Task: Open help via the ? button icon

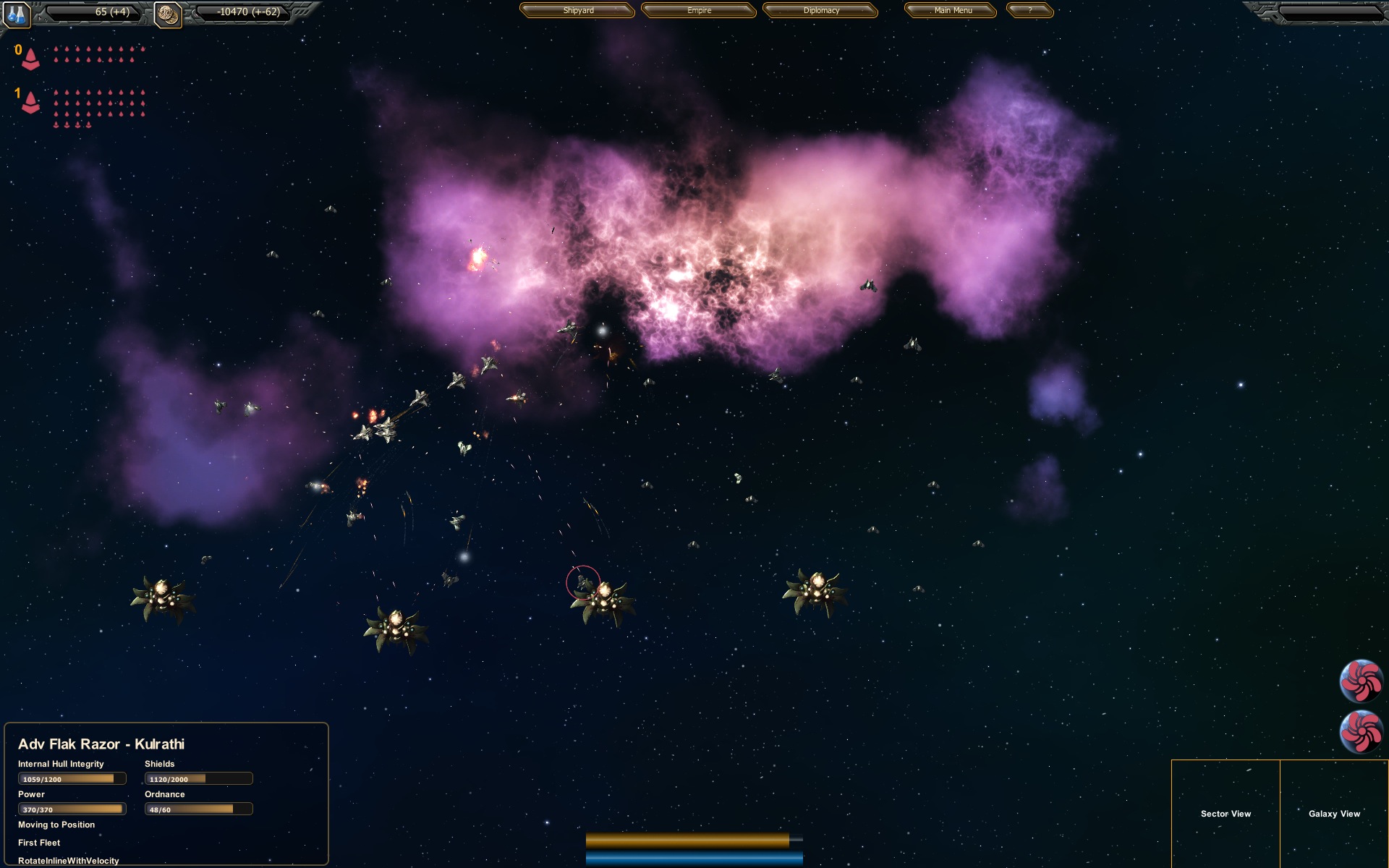Action: coord(1030,11)
